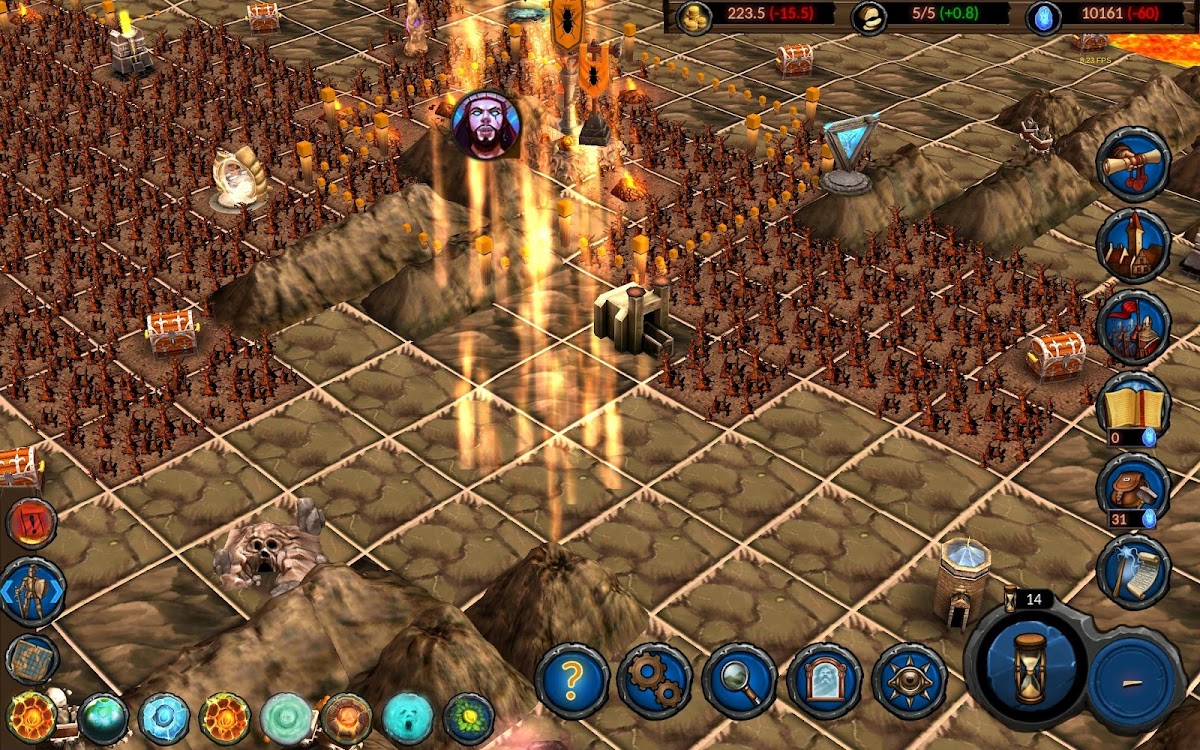The height and width of the screenshot is (750, 1200).
Task: Open the spellbook research icon
Action: 1133,406
